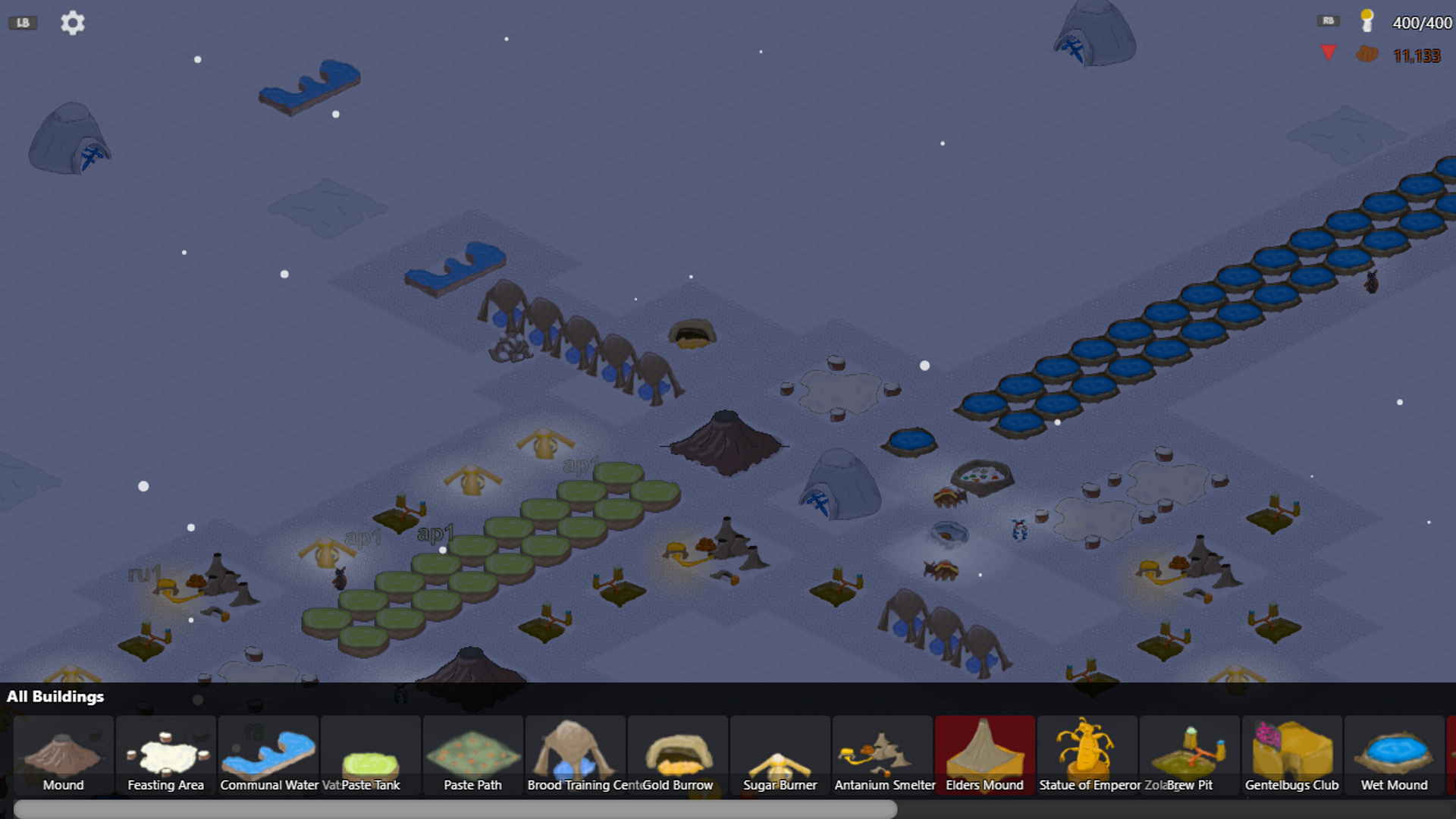Pick the Communal Water Vat icon
The height and width of the screenshot is (819, 1456).
268,756
